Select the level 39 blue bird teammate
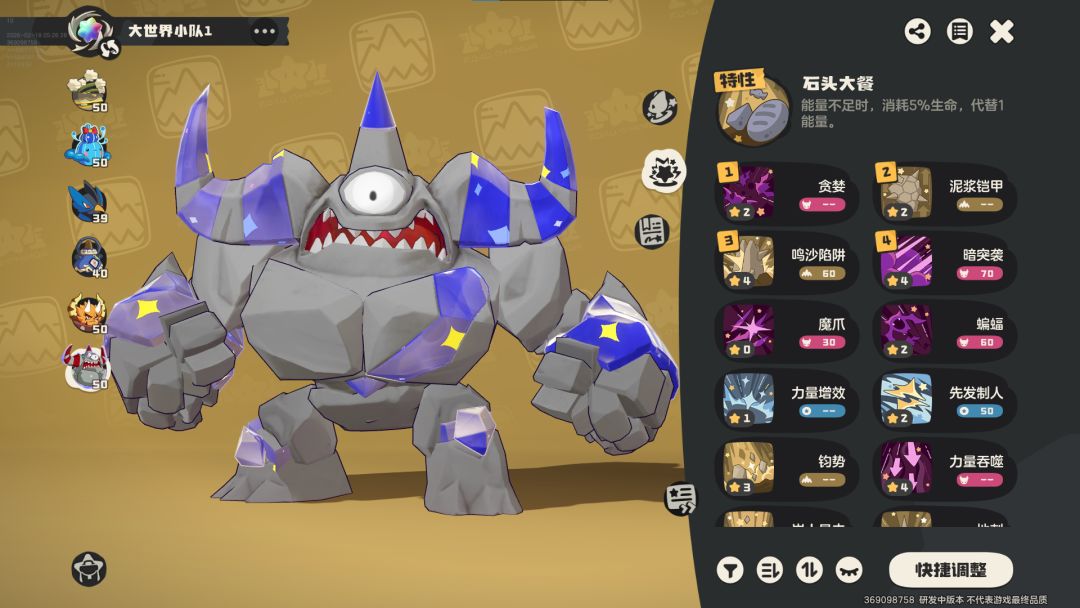Image resolution: width=1080 pixels, height=608 pixels. (x=88, y=204)
